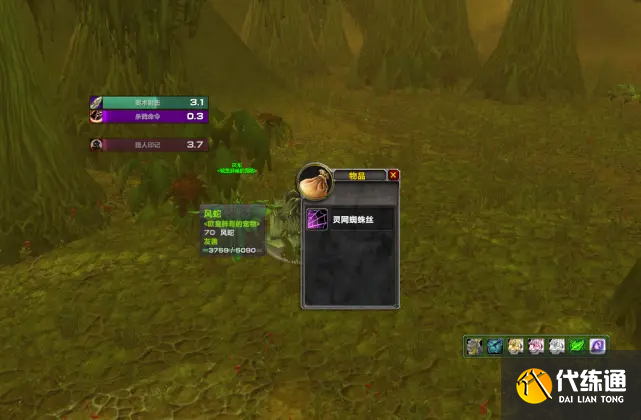Image resolution: width=641 pixels, height=420 pixels.
Task: Click the loot bag portrait icon
Action: coord(316,181)
